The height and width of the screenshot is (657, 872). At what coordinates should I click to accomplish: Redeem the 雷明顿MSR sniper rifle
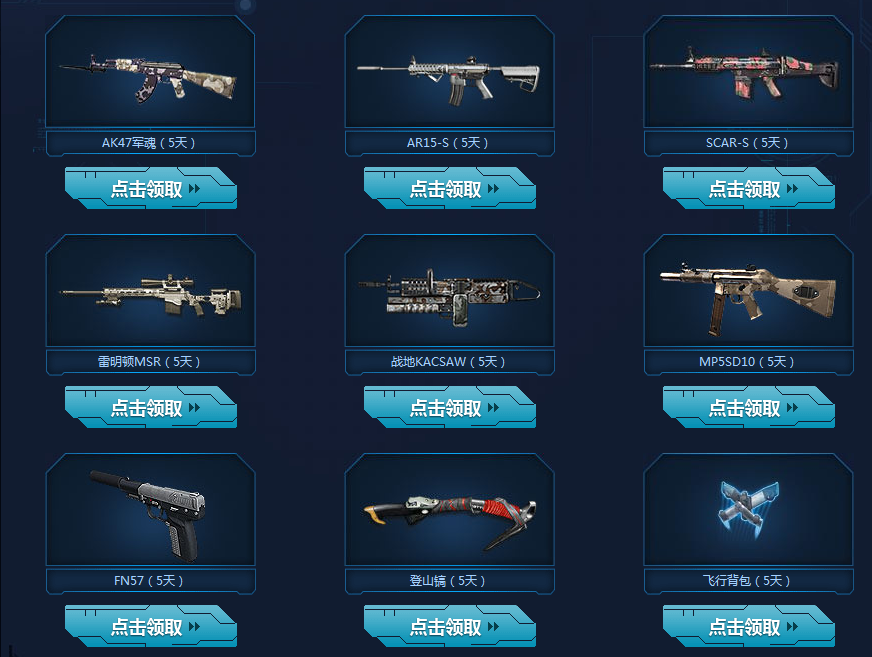150,408
